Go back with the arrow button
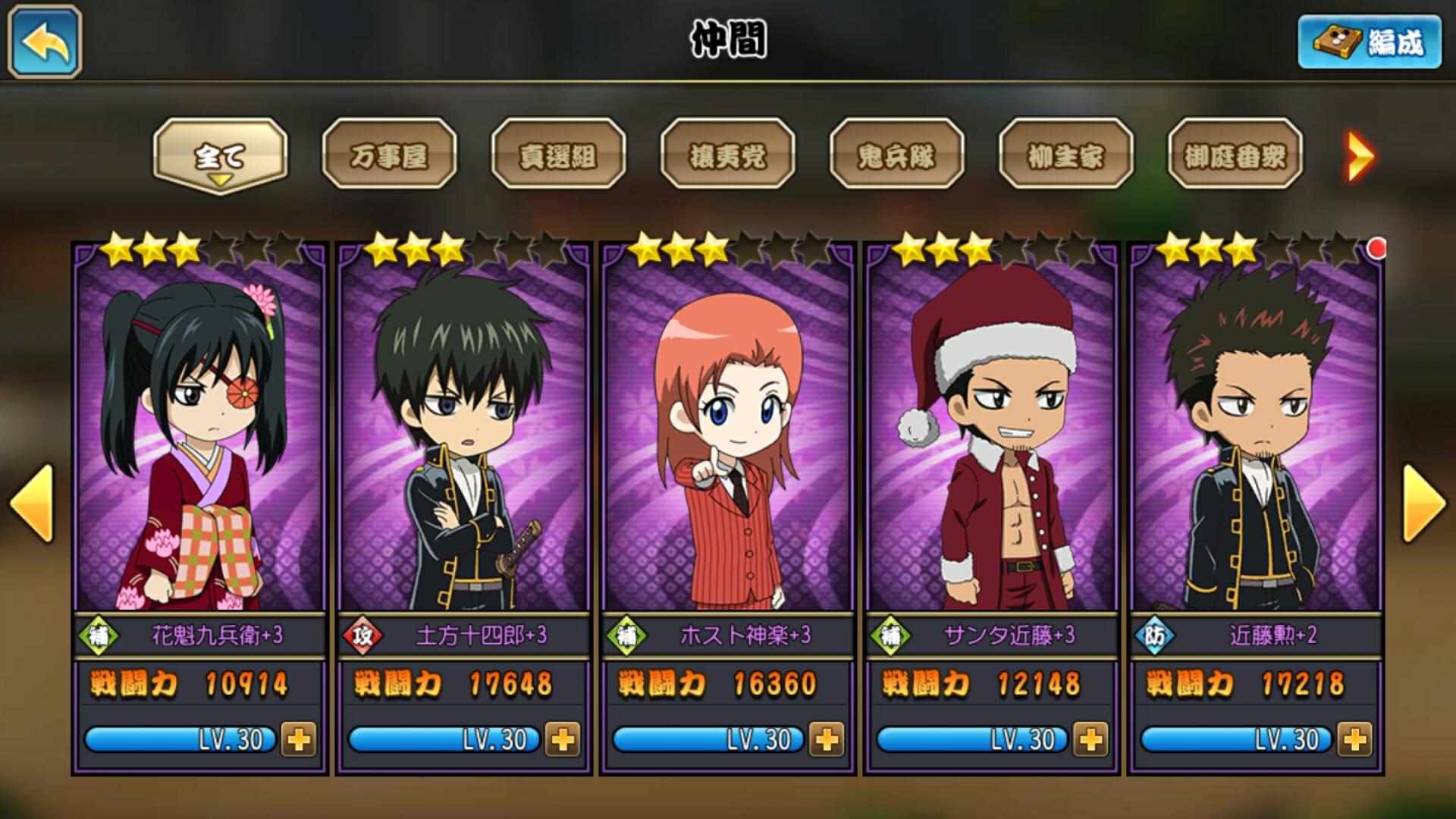 point(45,42)
